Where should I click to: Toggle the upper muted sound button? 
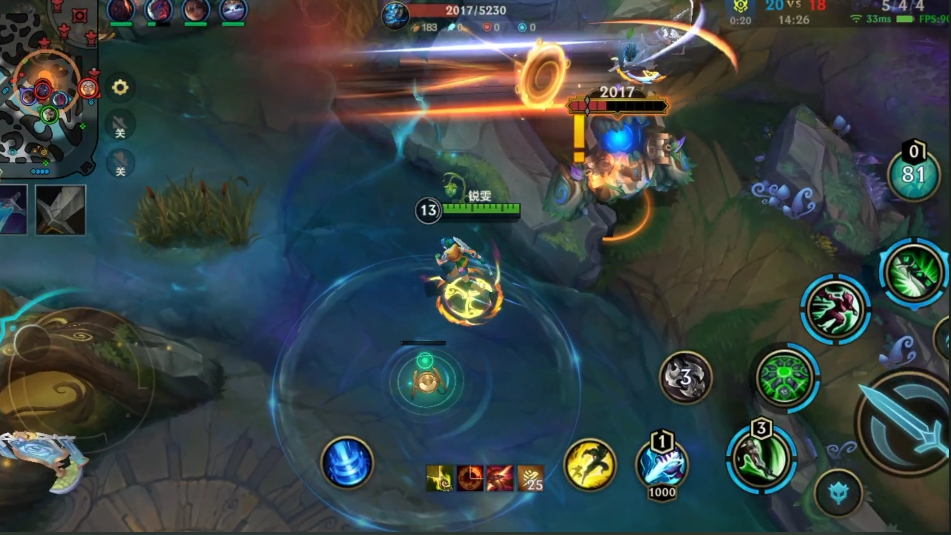click(120, 125)
